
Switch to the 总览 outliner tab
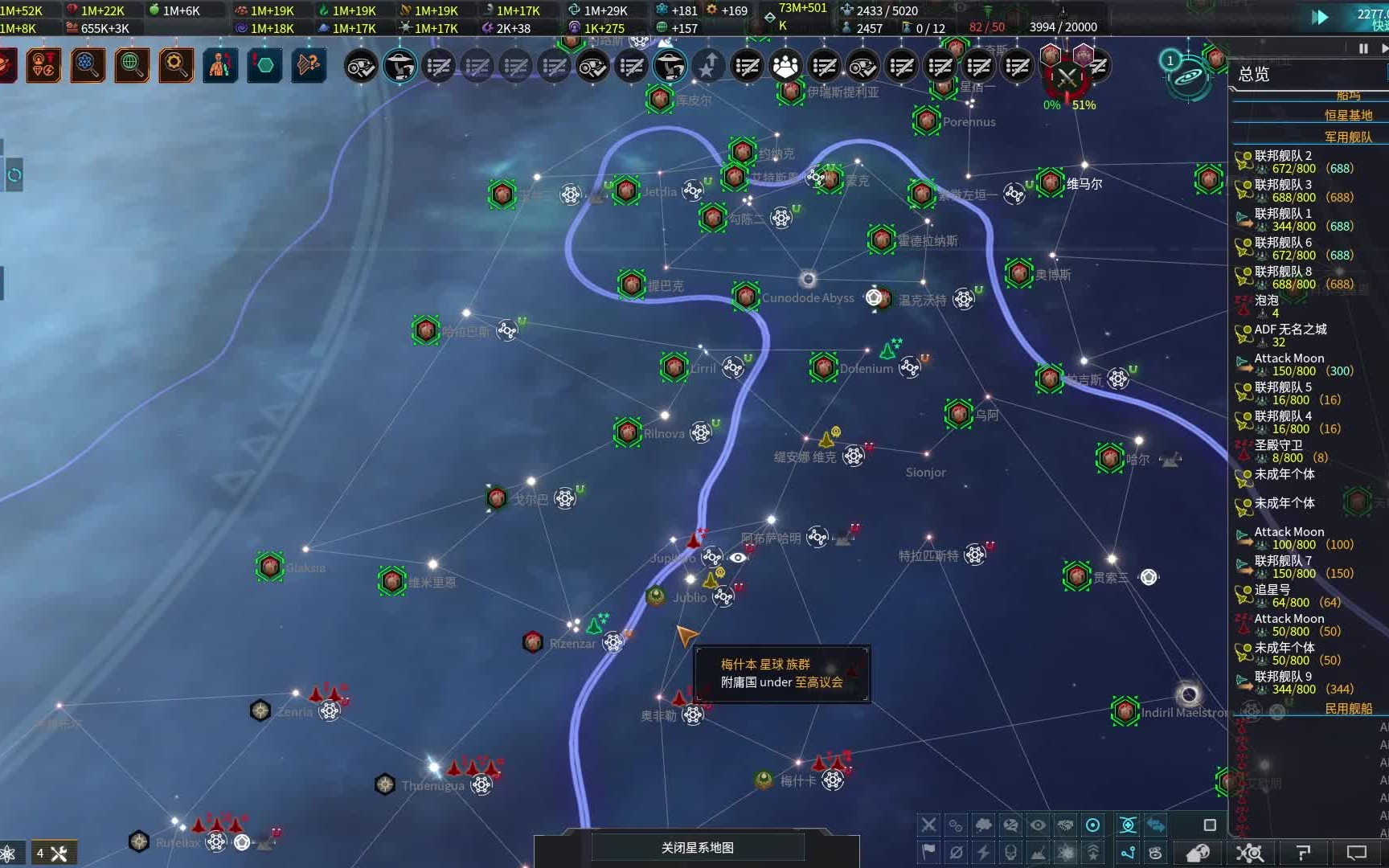point(1254,74)
